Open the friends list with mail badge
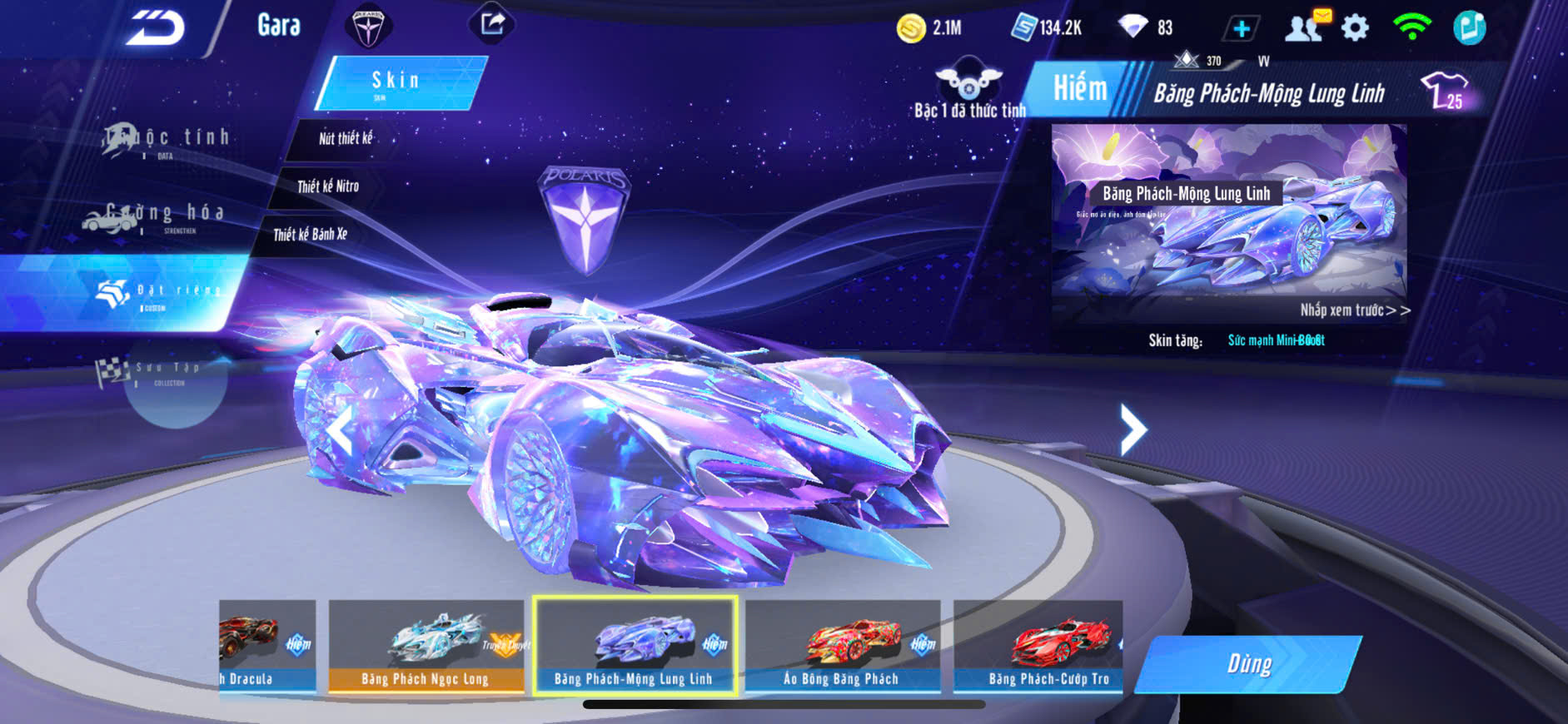This screenshot has height=724, width=1568. pyautogui.click(x=1305, y=27)
